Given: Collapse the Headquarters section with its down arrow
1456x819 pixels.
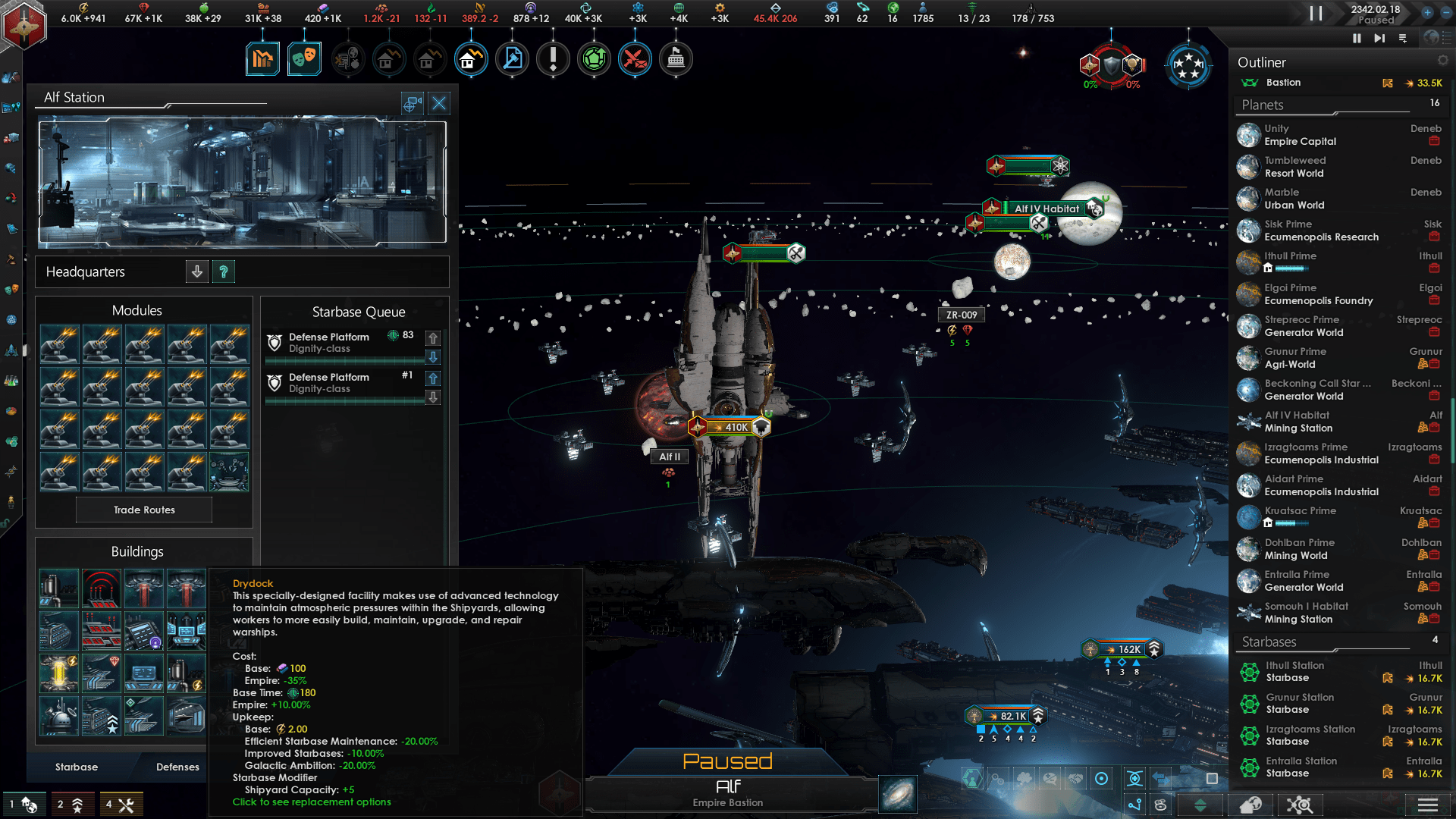Looking at the screenshot, I should pyautogui.click(x=197, y=271).
